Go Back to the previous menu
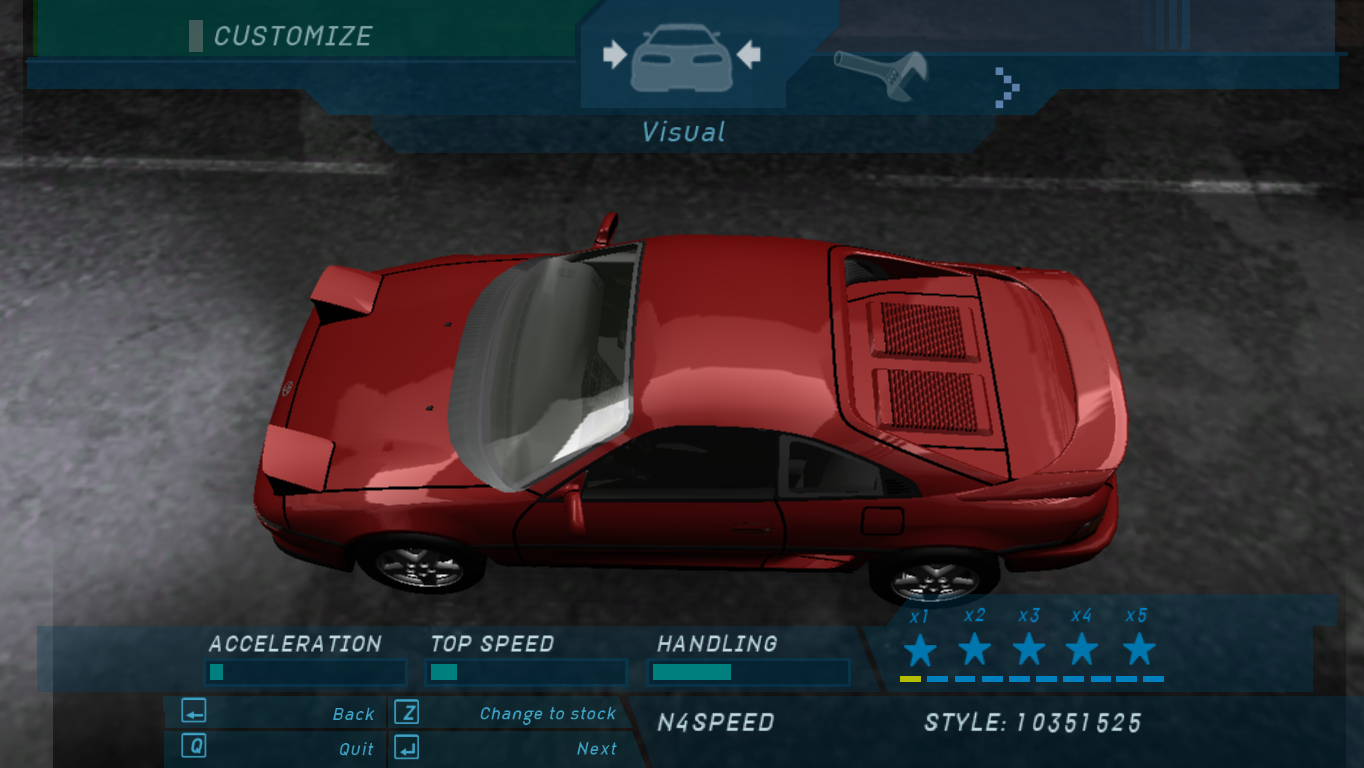 [276, 713]
